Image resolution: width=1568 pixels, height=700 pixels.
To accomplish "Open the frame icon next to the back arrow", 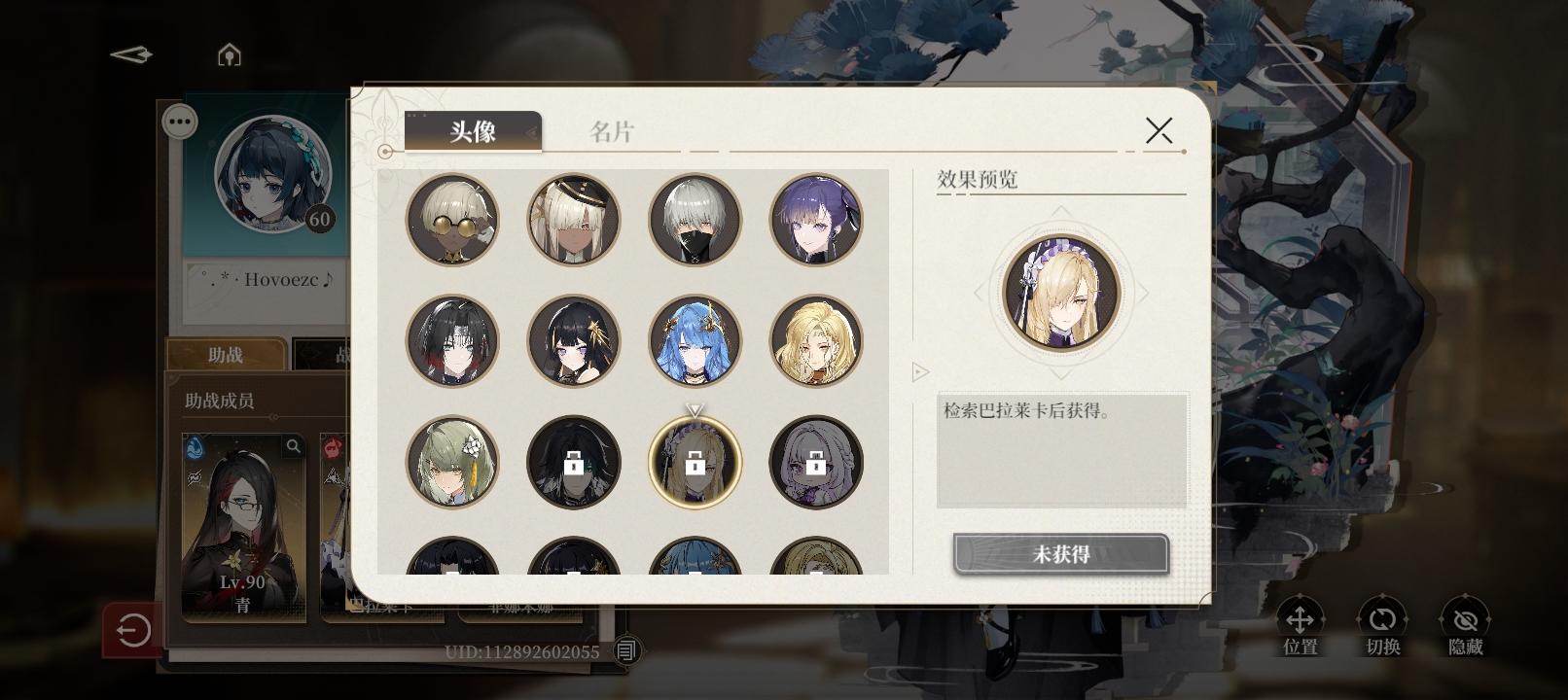I will 228,55.
